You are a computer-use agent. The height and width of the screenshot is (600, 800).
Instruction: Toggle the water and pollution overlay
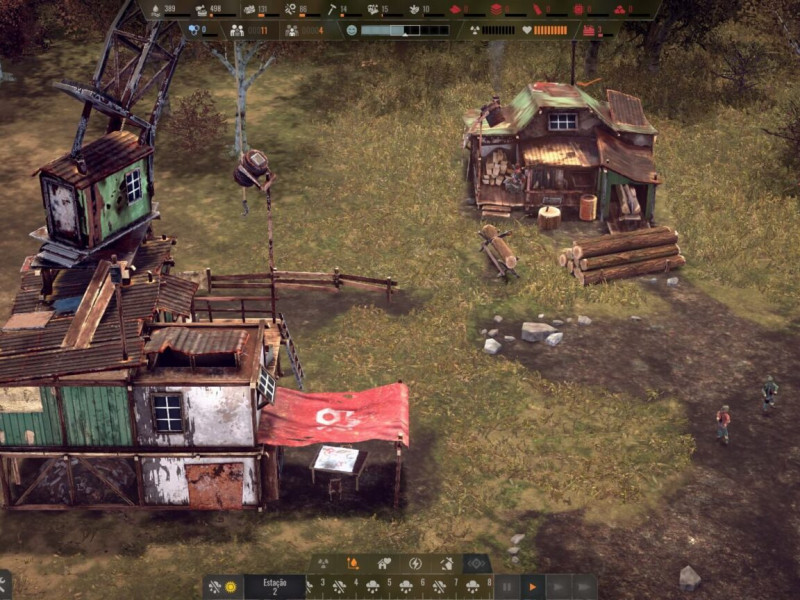pos(353,564)
